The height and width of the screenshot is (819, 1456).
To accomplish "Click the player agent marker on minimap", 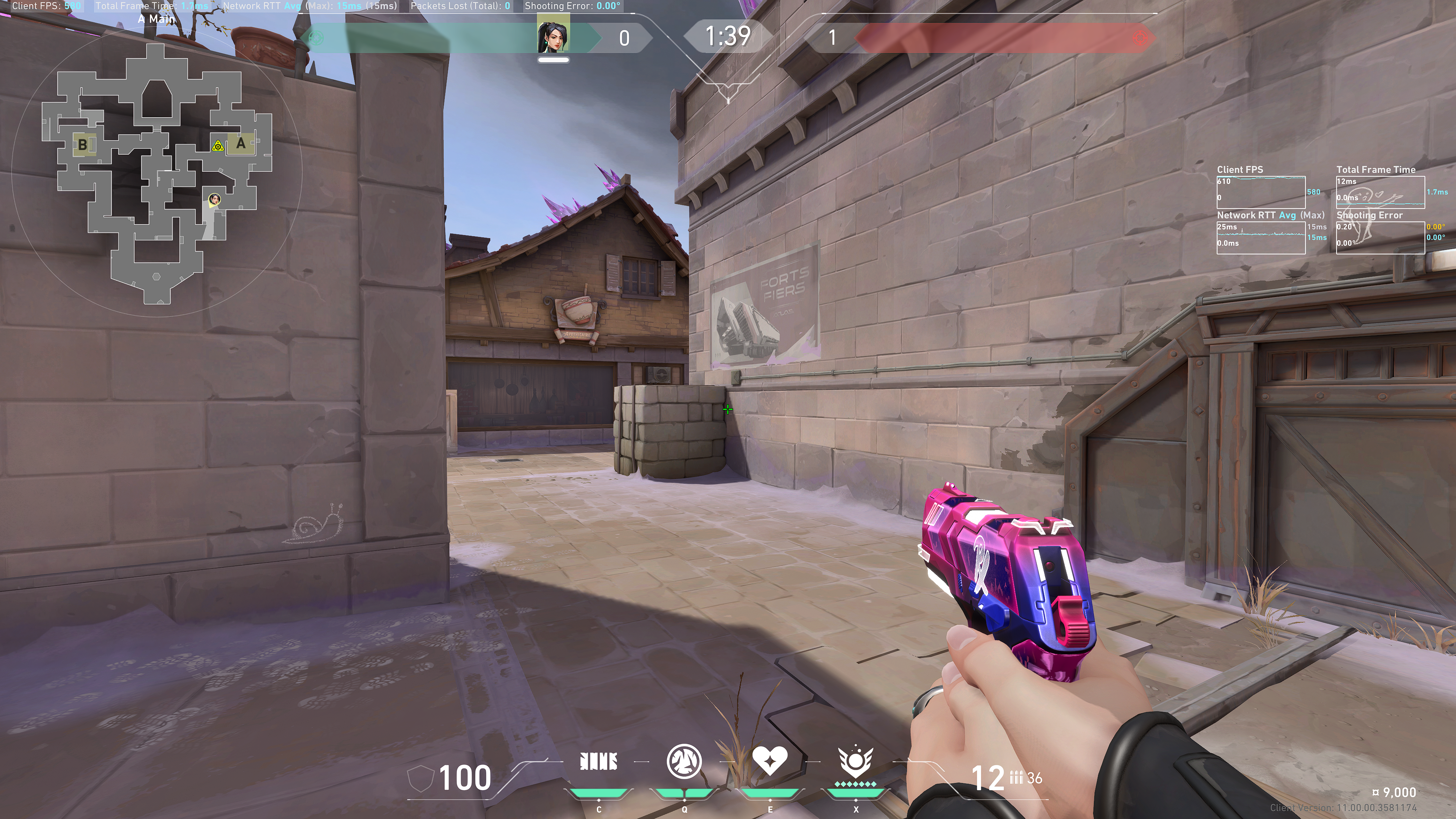I will coord(214,199).
